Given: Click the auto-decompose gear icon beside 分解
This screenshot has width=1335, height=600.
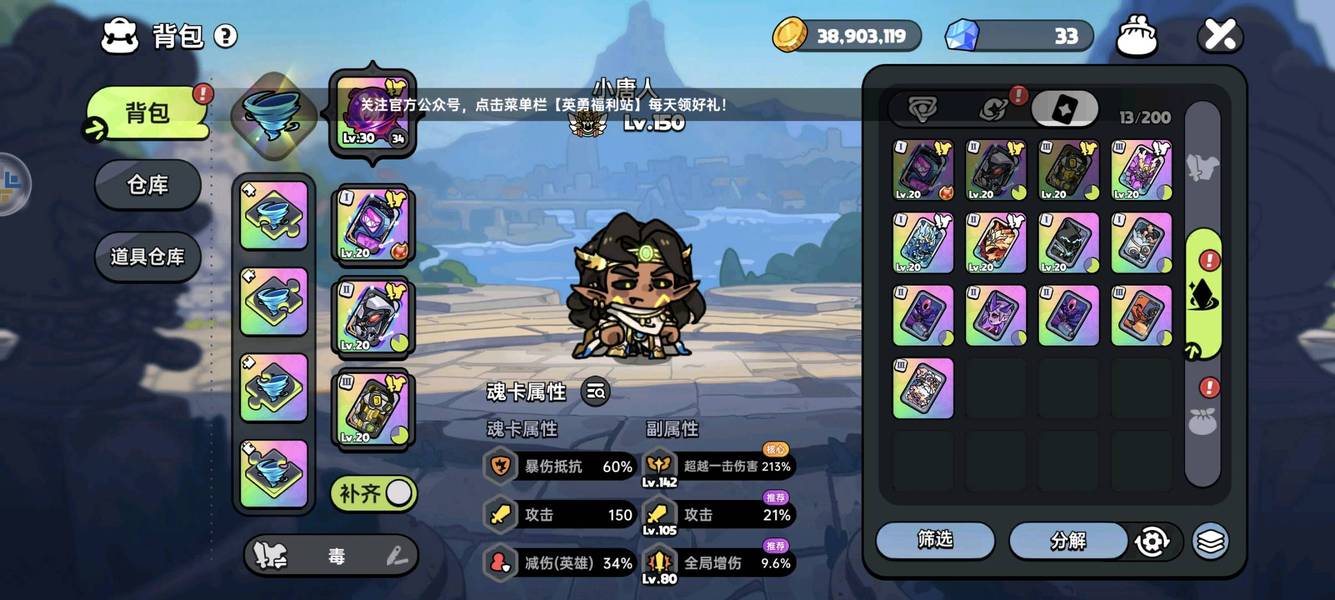Looking at the screenshot, I should (x=1153, y=541).
